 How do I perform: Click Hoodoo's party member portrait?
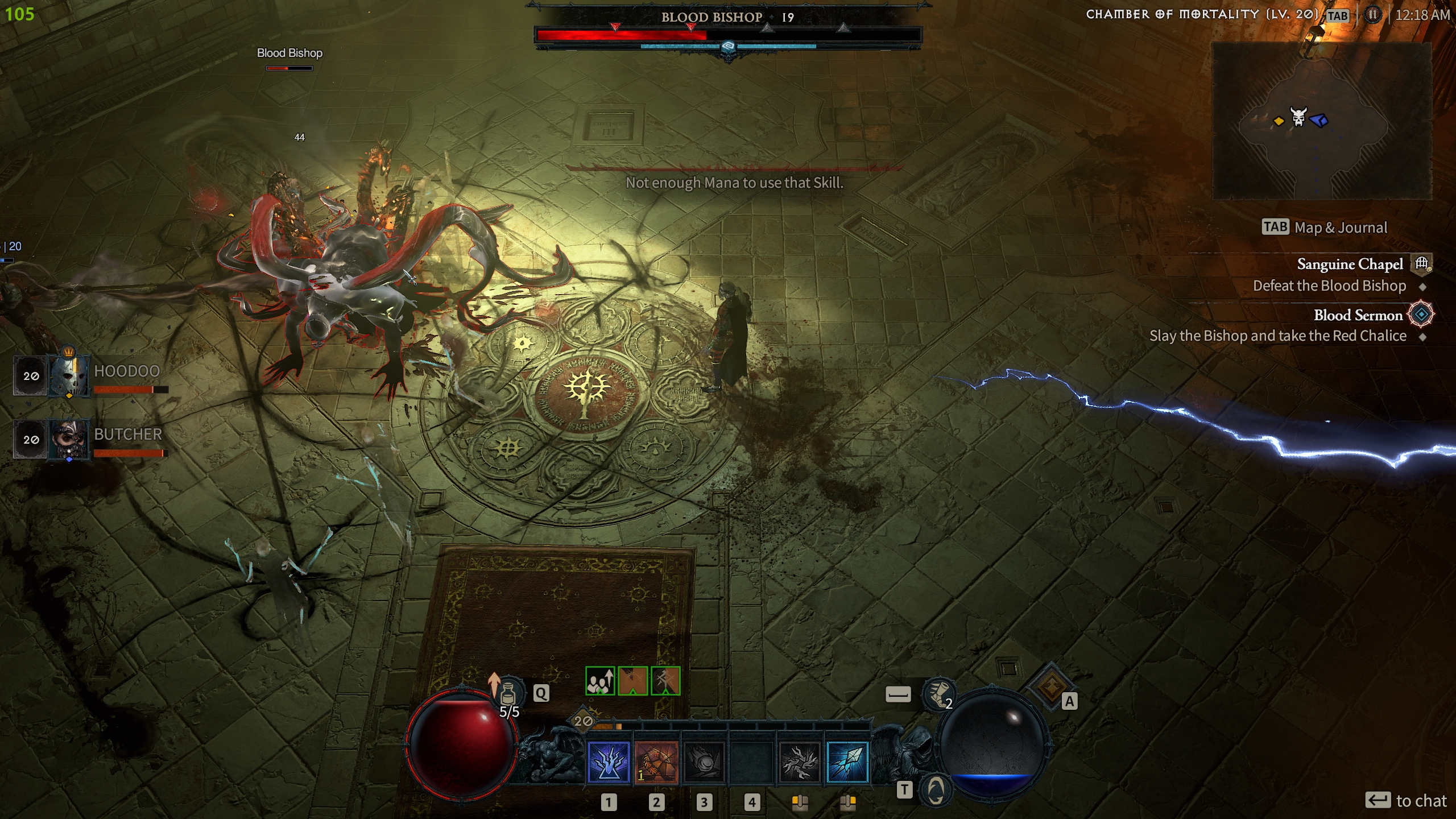click(x=69, y=375)
